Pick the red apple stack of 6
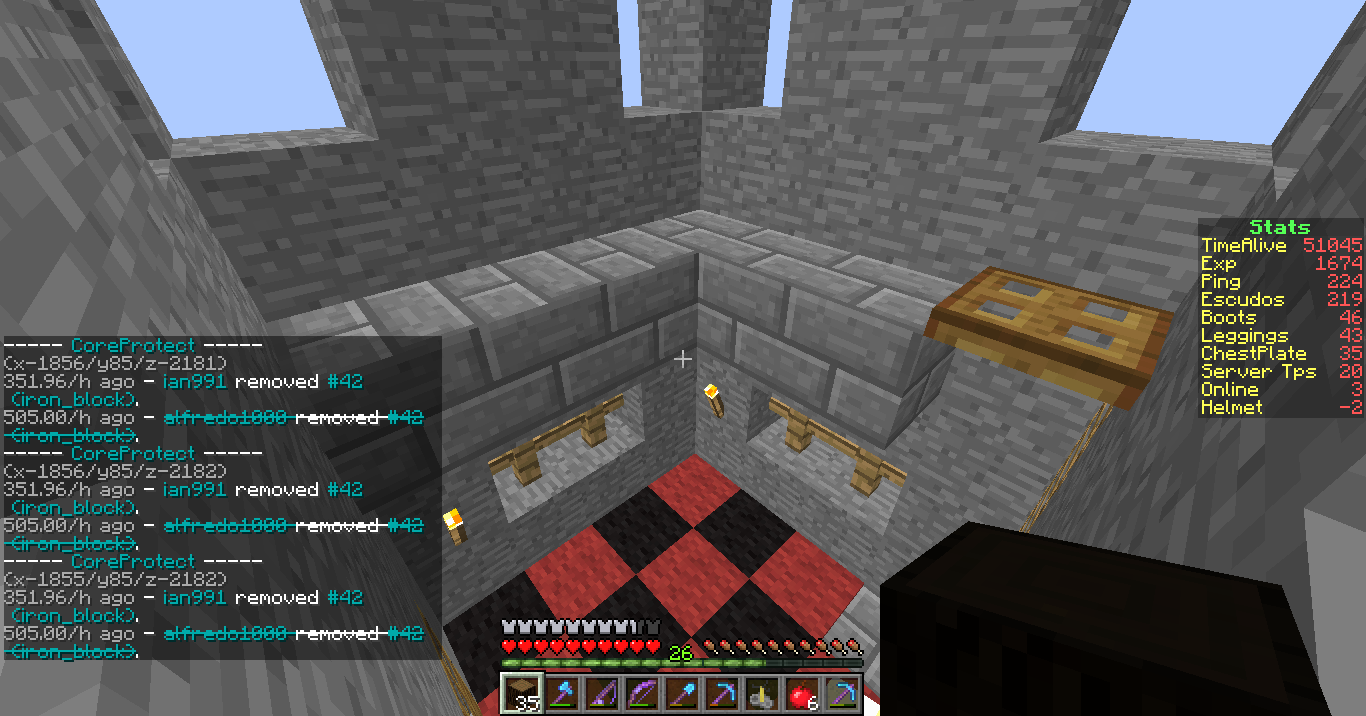This screenshot has height=716, width=1366. 800,693
